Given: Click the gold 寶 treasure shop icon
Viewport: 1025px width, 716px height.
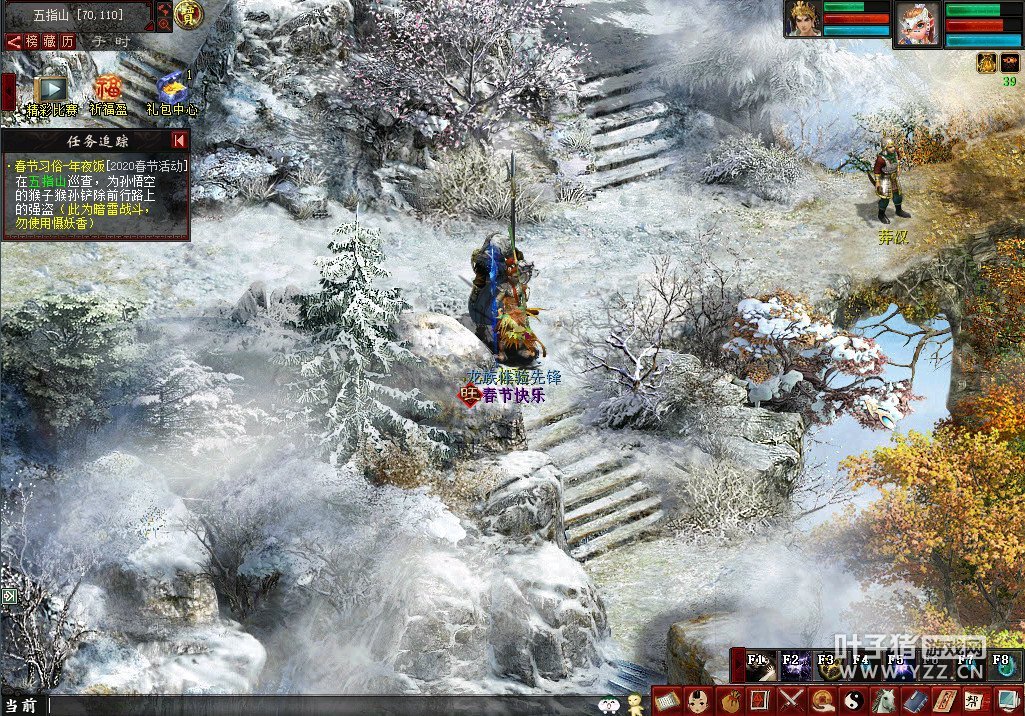Looking at the screenshot, I should 188,13.
